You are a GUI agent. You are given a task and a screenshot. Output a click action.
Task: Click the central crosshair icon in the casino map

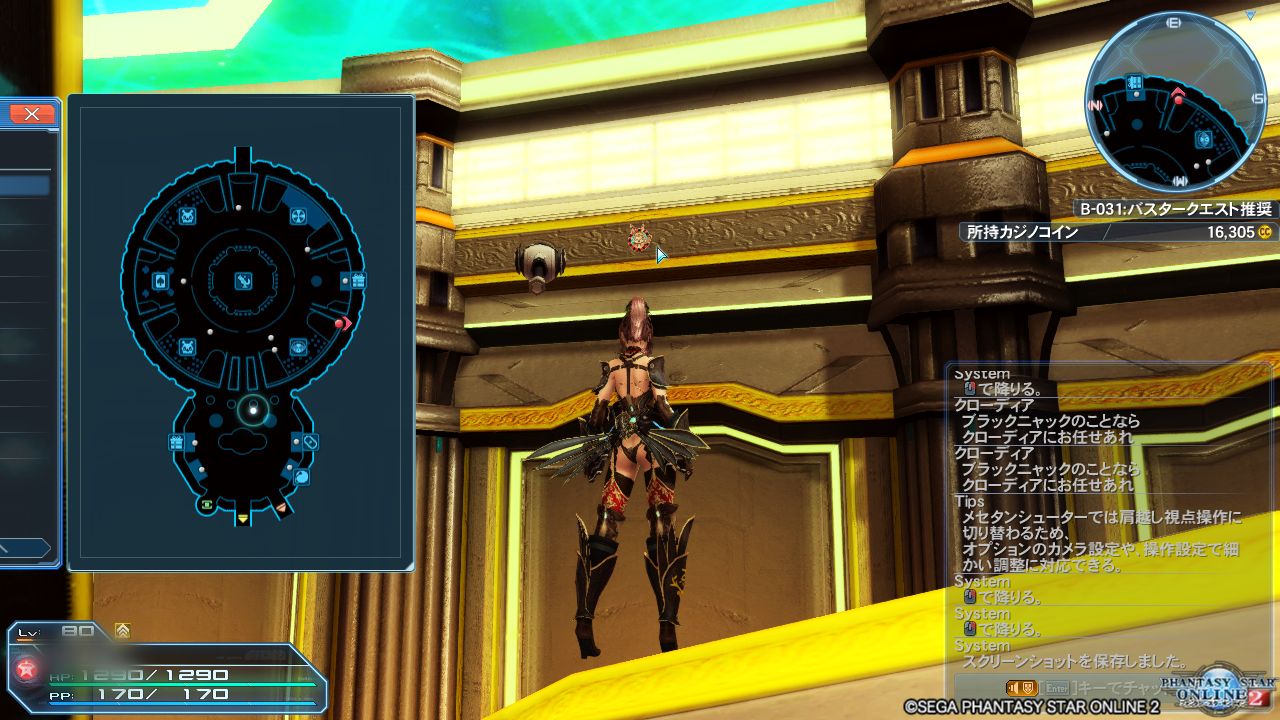pos(242,282)
